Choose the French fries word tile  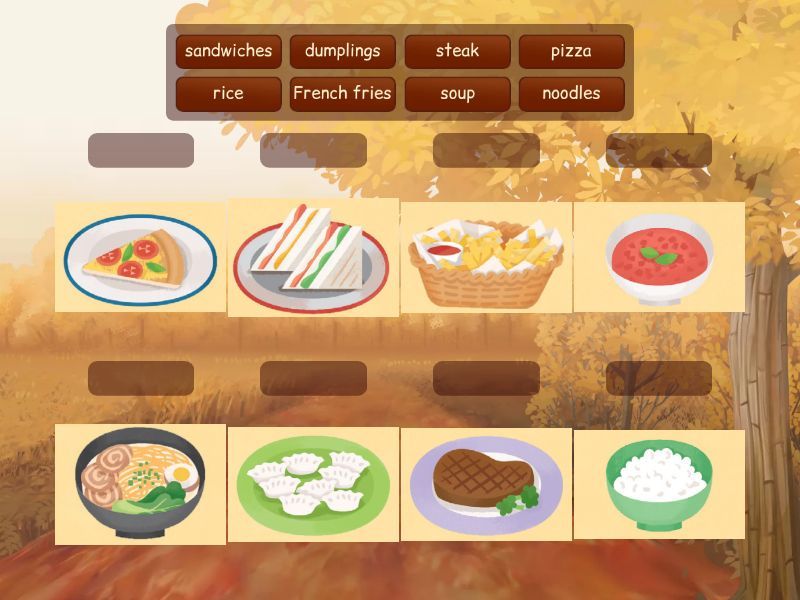pyautogui.click(x=343, y=94)
